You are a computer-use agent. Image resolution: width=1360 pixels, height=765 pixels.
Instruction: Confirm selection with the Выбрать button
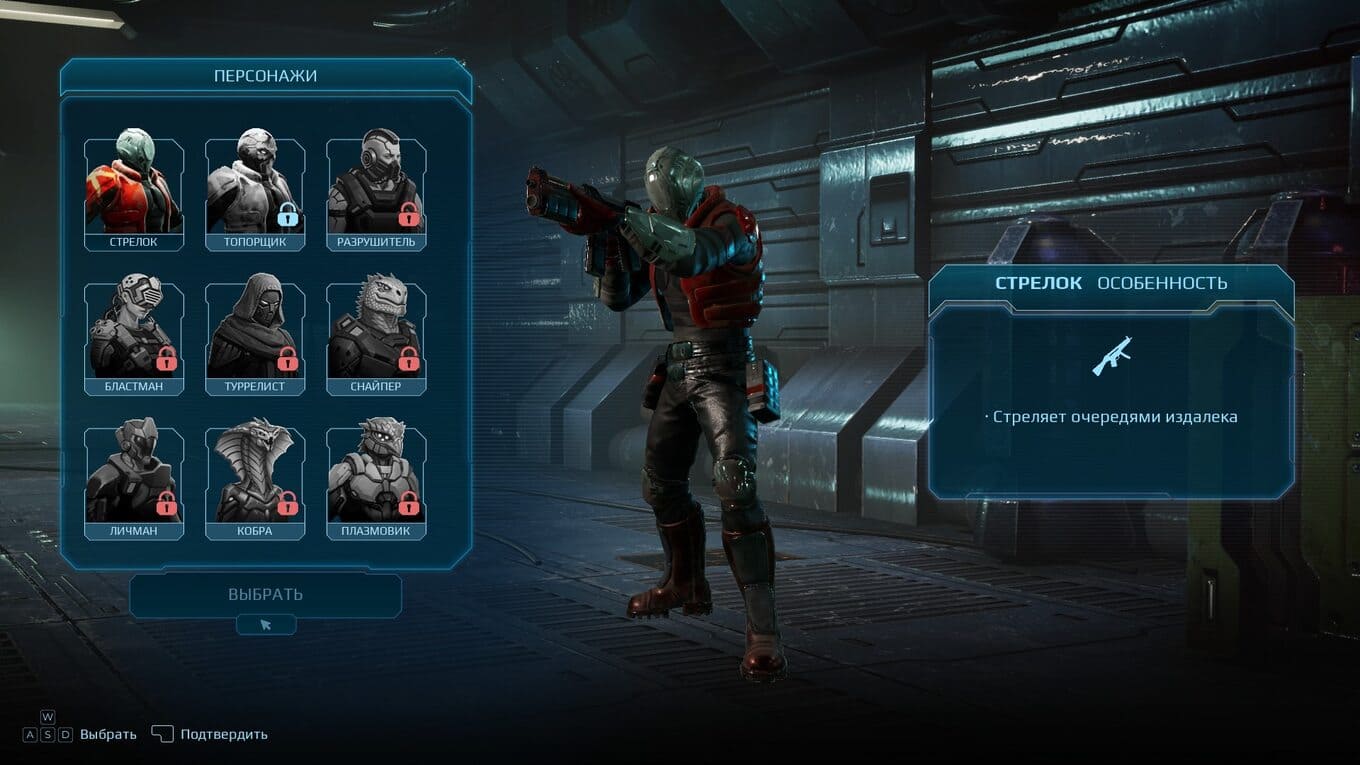pos(265,595)
